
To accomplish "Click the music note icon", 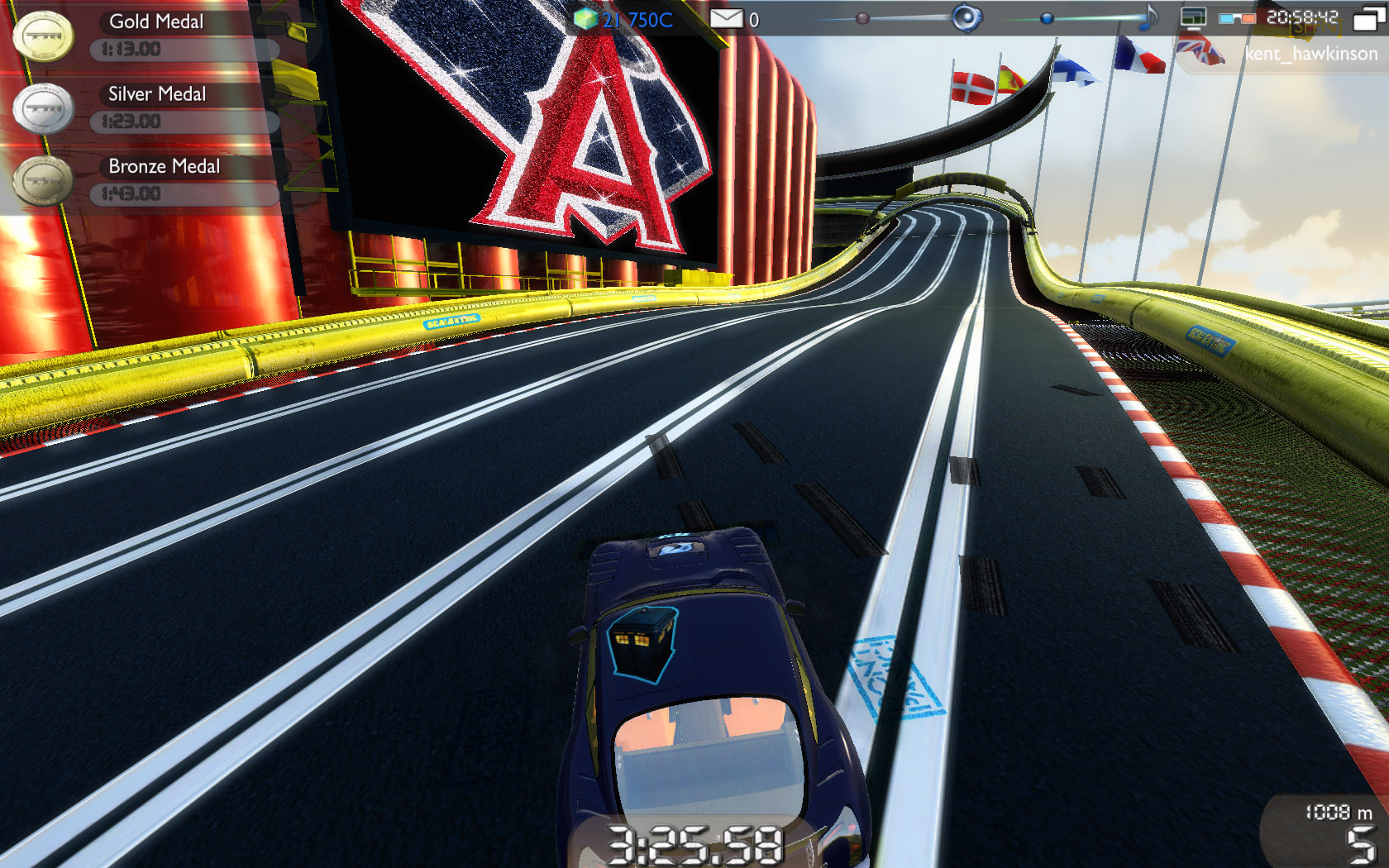I will click(1149, 18).
